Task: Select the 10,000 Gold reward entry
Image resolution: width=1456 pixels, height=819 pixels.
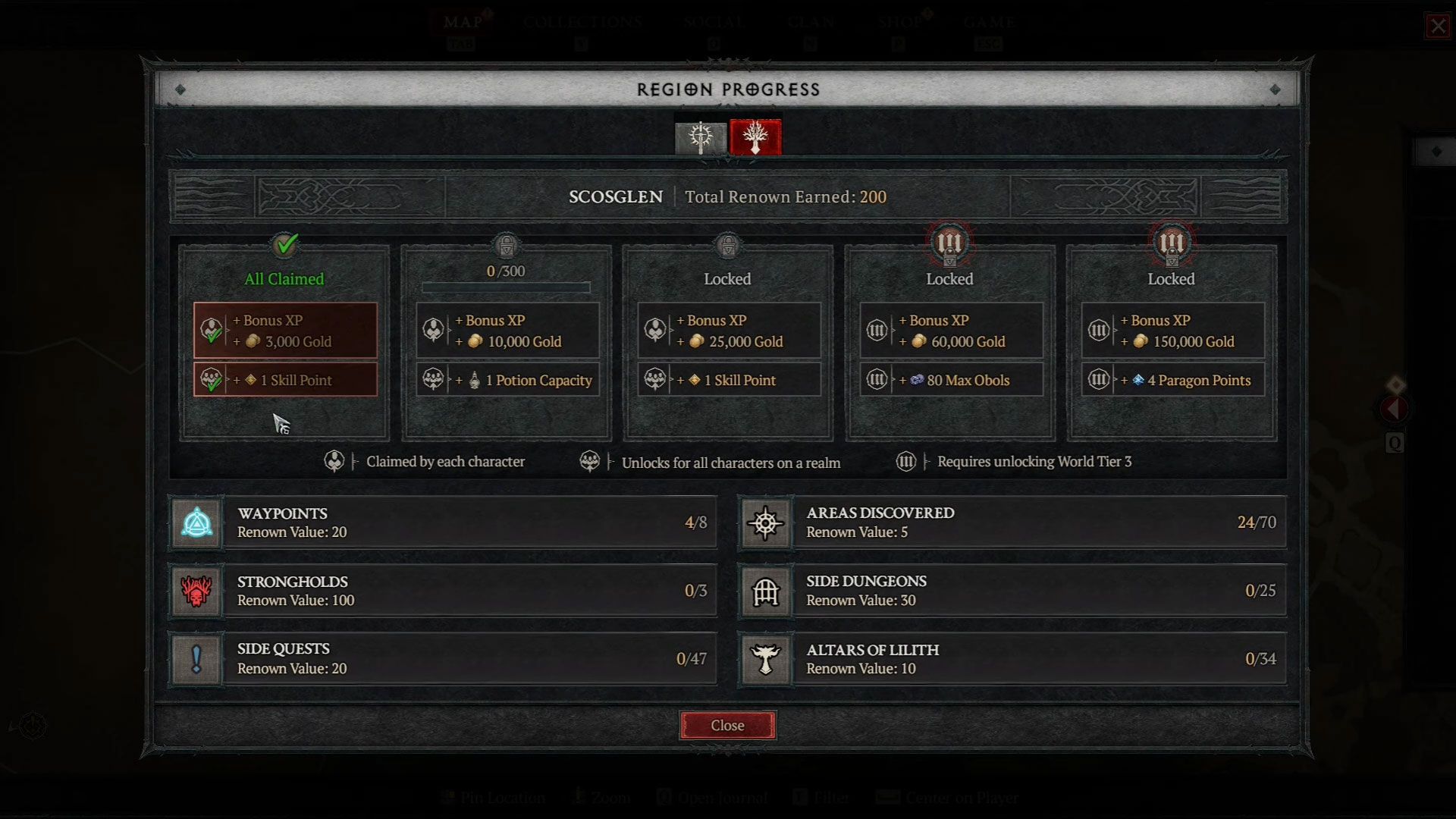Action: [x=507, y=331]
